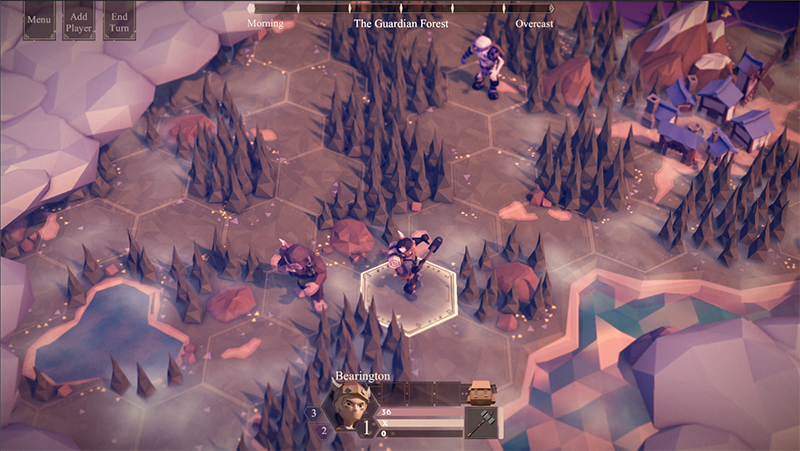800x451 pixels.
Task: Open the backpack inventory icon
Action: pyautogui.click(x=482, y=391)
